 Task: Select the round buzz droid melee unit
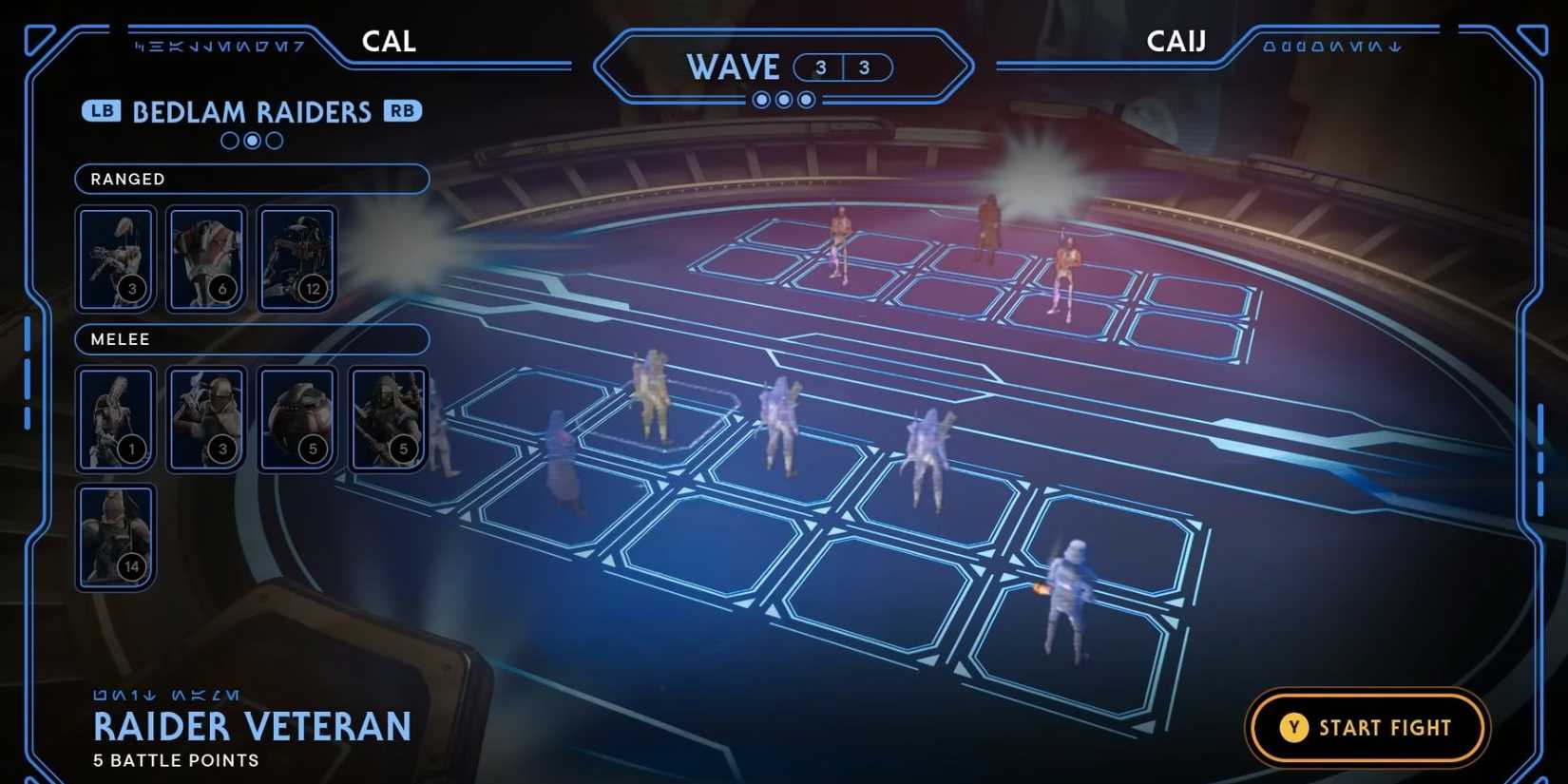(297, 417)
